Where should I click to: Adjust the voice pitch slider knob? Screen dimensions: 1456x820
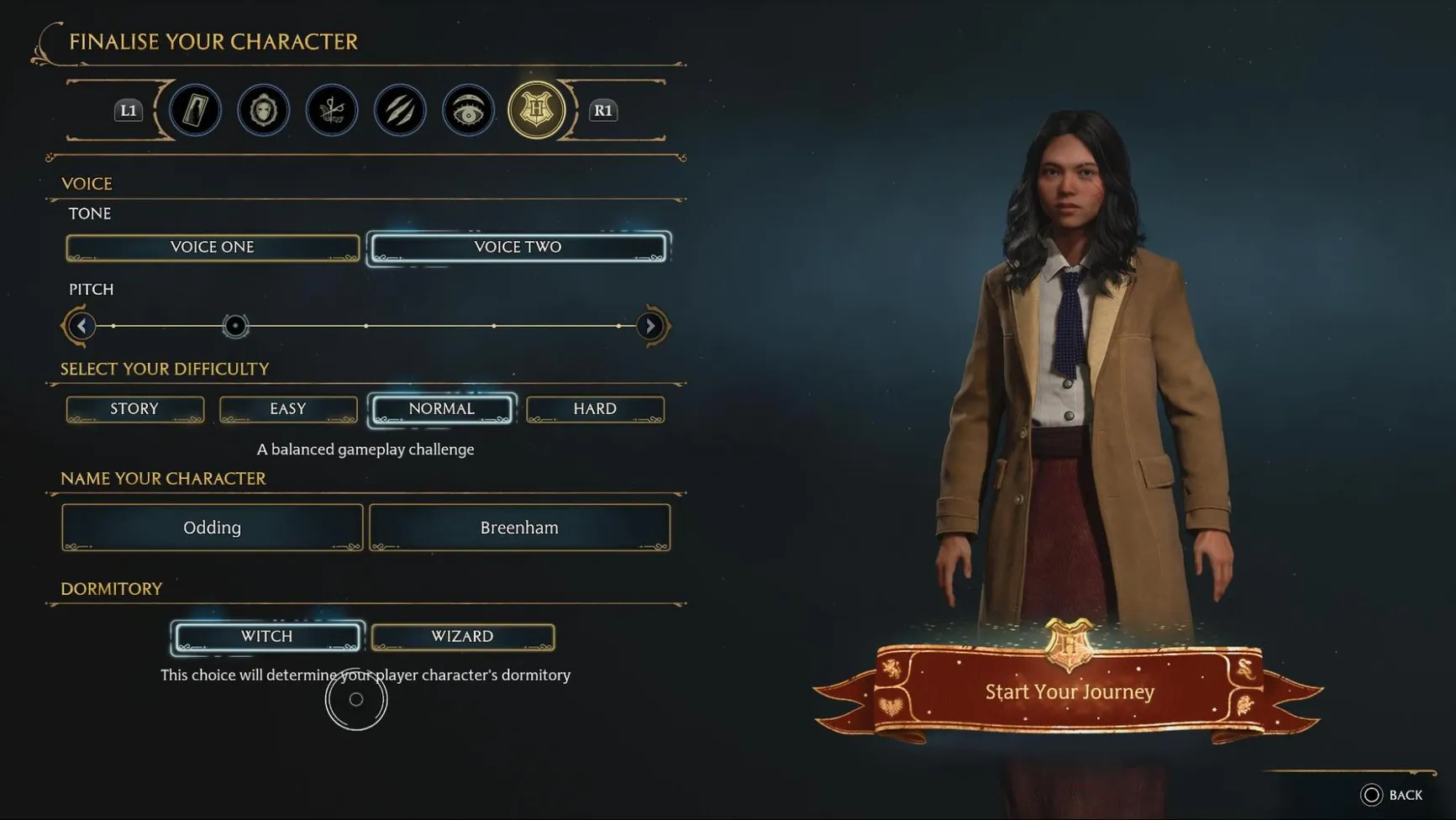tap(235, 326)
